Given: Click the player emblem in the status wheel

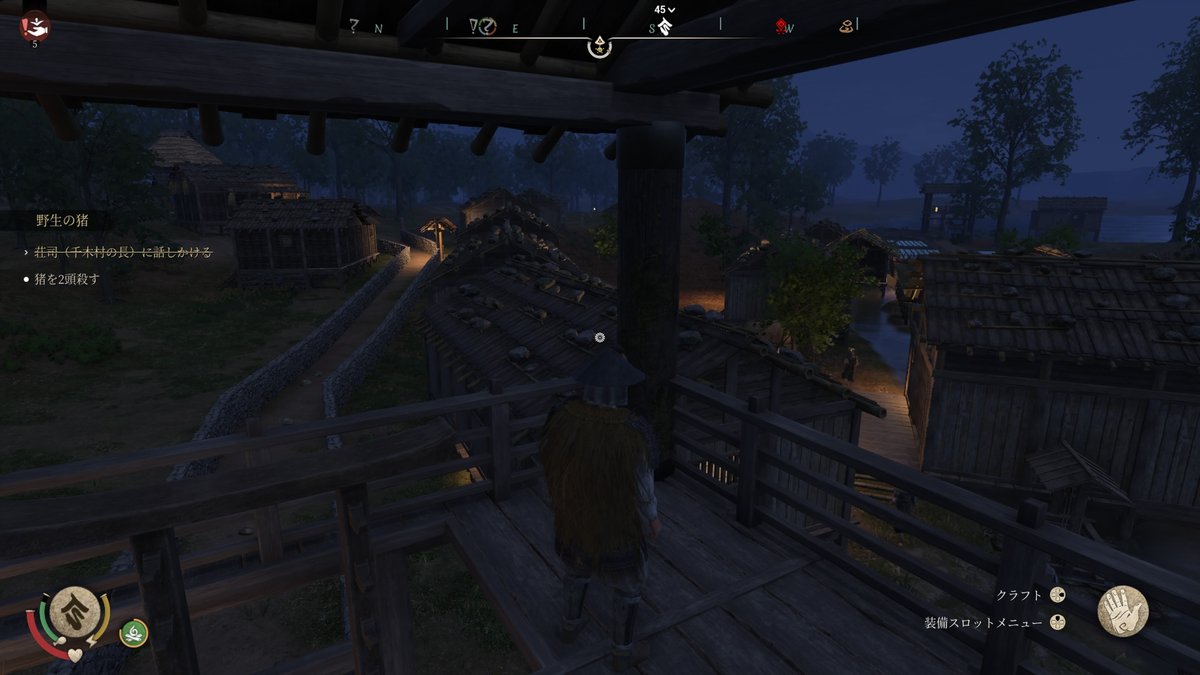Looking at the screenshot, I should (74, 612).
